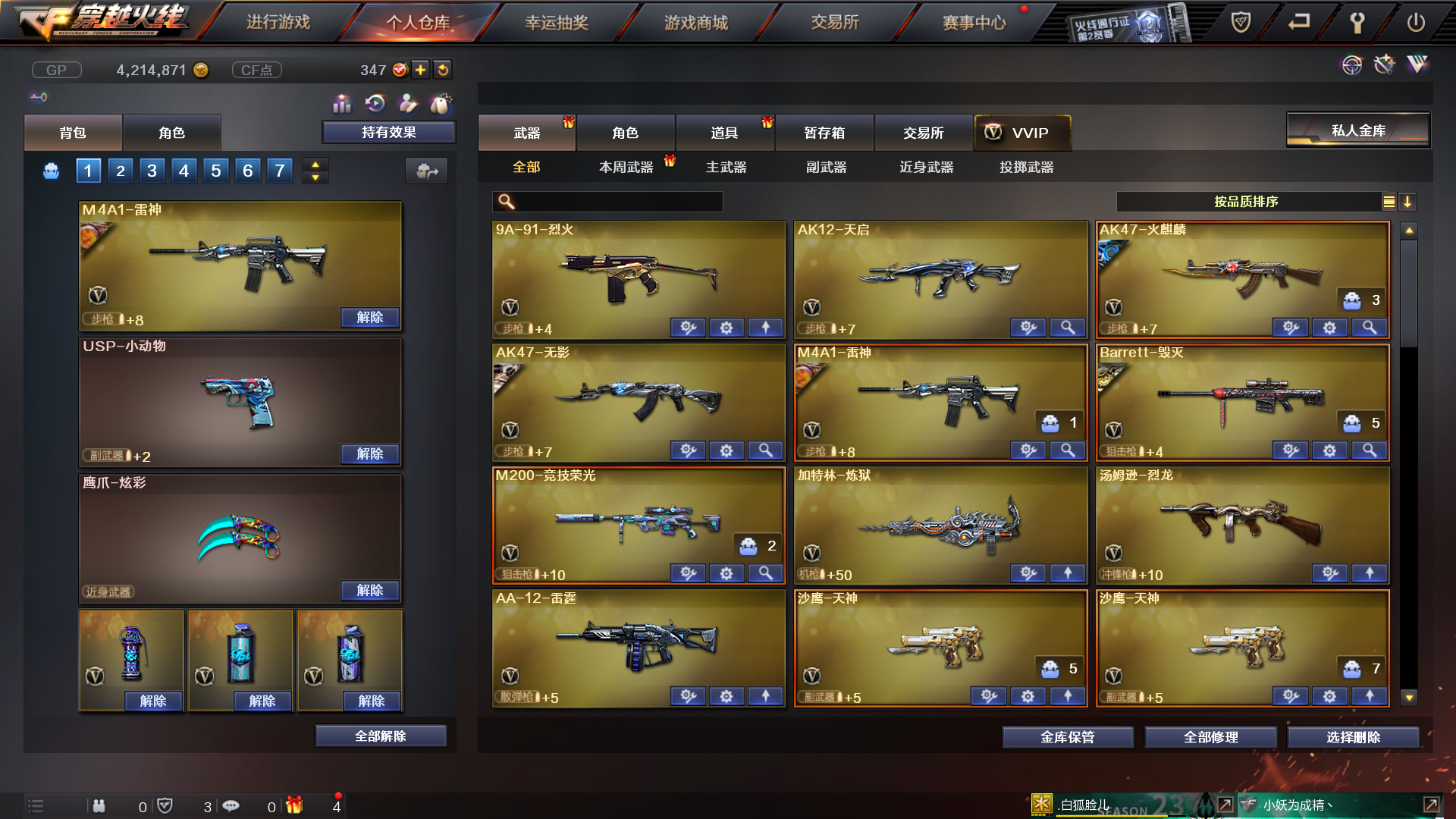Image resolution: width=1456 pixels, height=819 pixels.
Task: Open the ranking statistics icon above 持有效果
Action: [342, 103]
